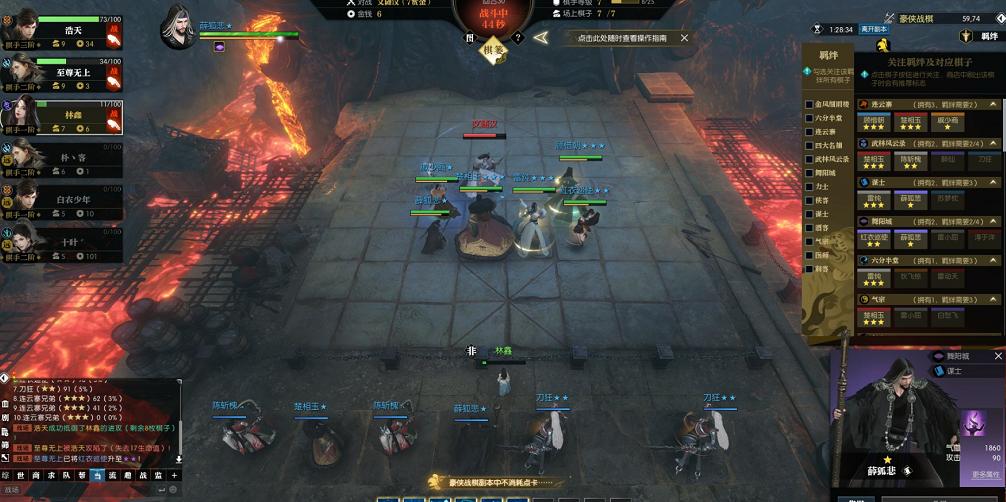Tick the 六分半堂 bond checkbox

pyautogui.click(x=810, y=118)
